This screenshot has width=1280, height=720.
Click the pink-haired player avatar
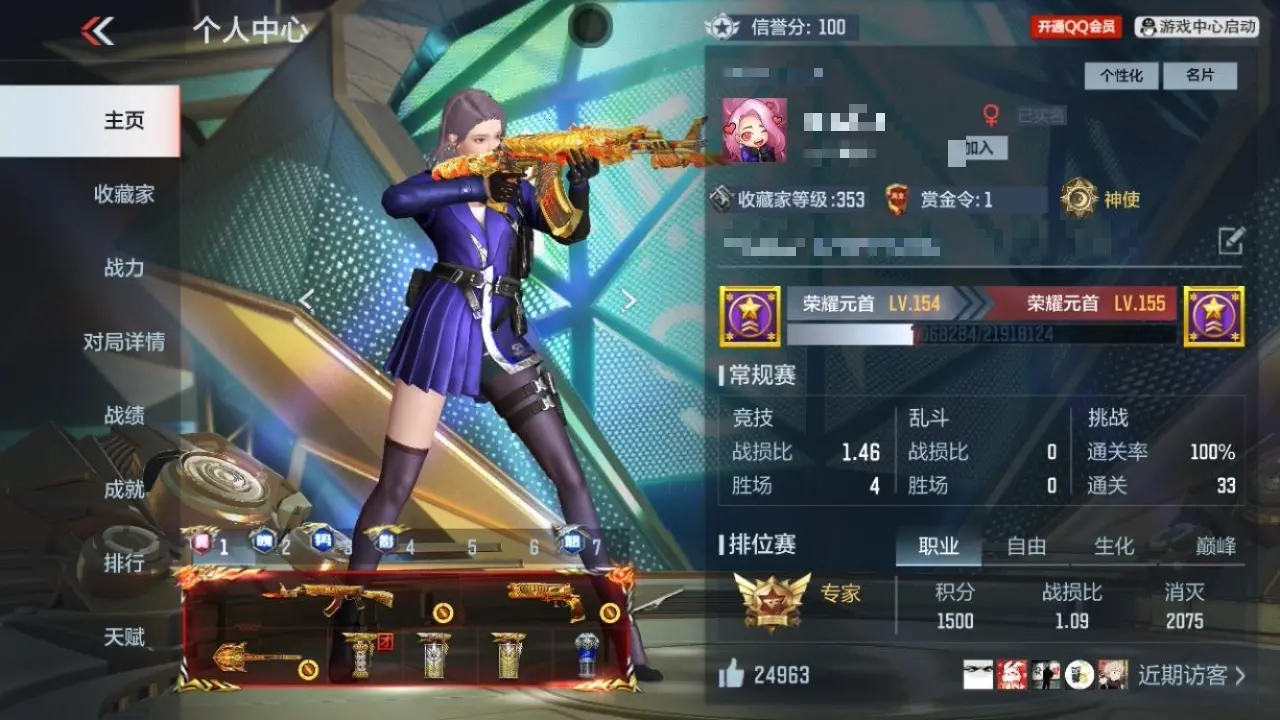click(x=755, y=130)
